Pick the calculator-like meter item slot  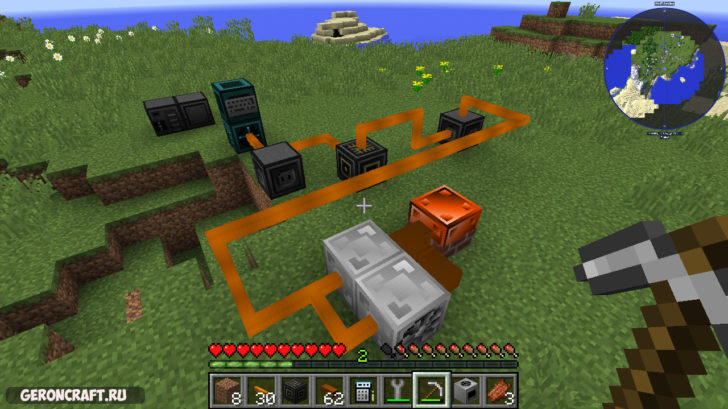click(x=363, y=390)
